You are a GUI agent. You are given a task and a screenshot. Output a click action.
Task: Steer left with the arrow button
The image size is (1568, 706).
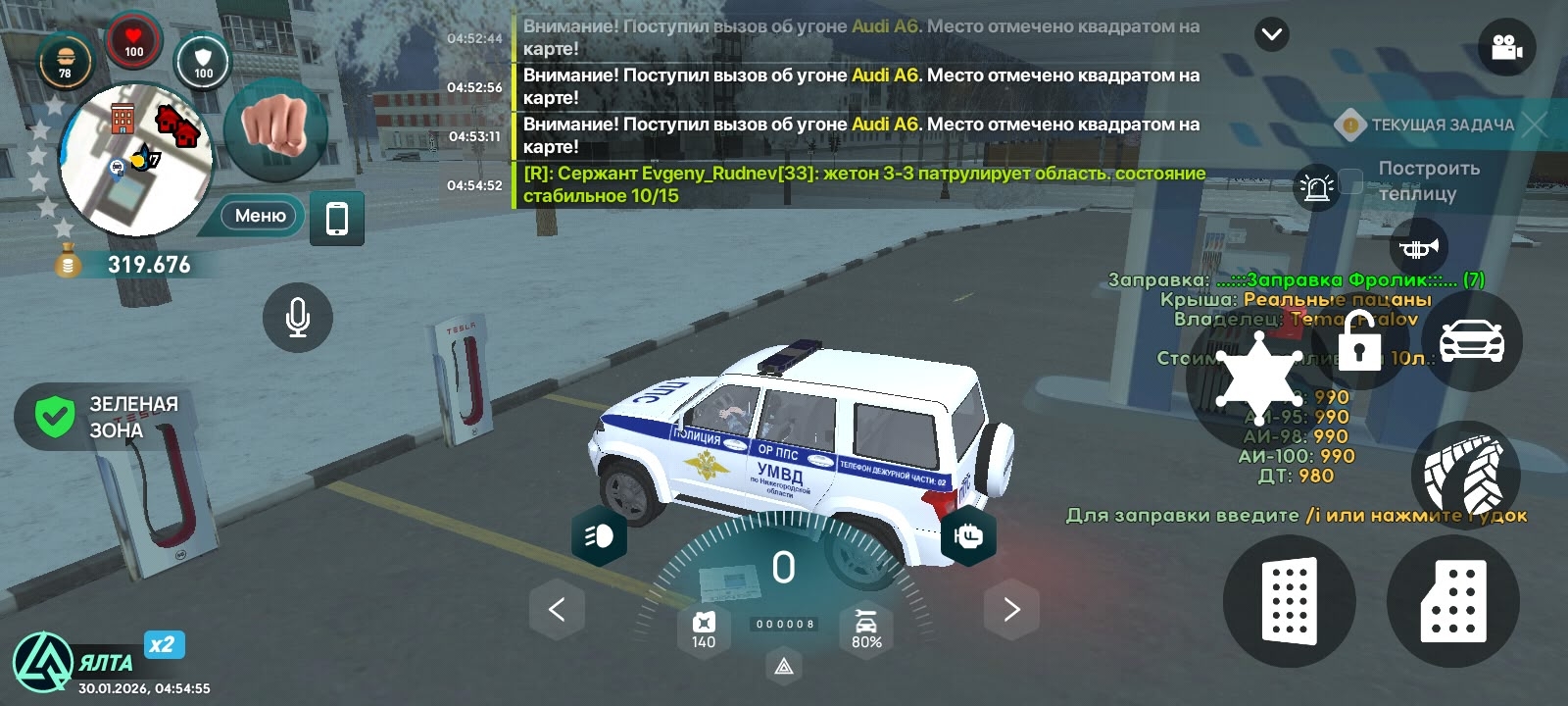tap(557, 610)
